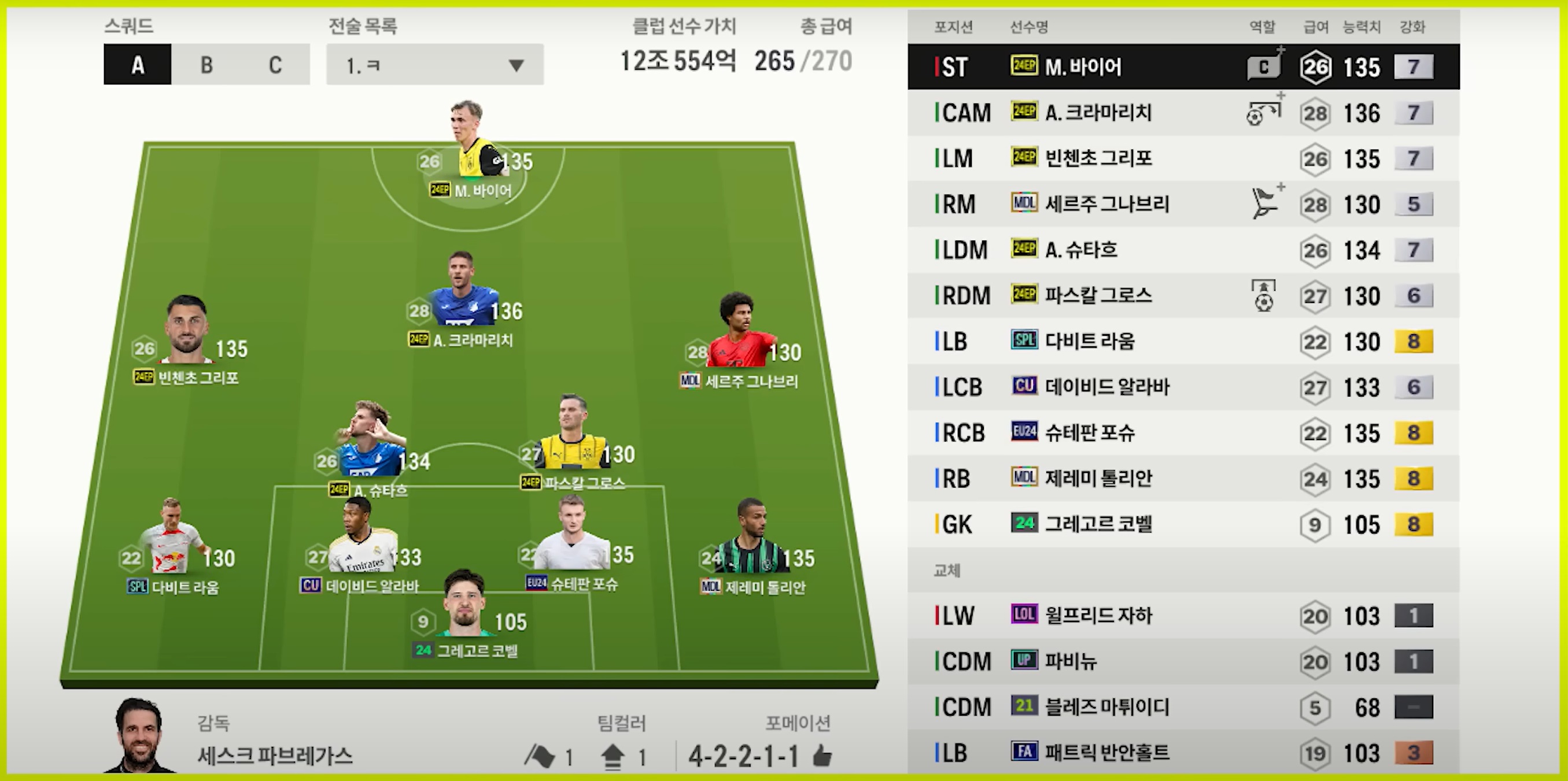Select the RM 세르주 그나브리 list row
This screenshot has height=781, width=1568.
[1183, 205]
